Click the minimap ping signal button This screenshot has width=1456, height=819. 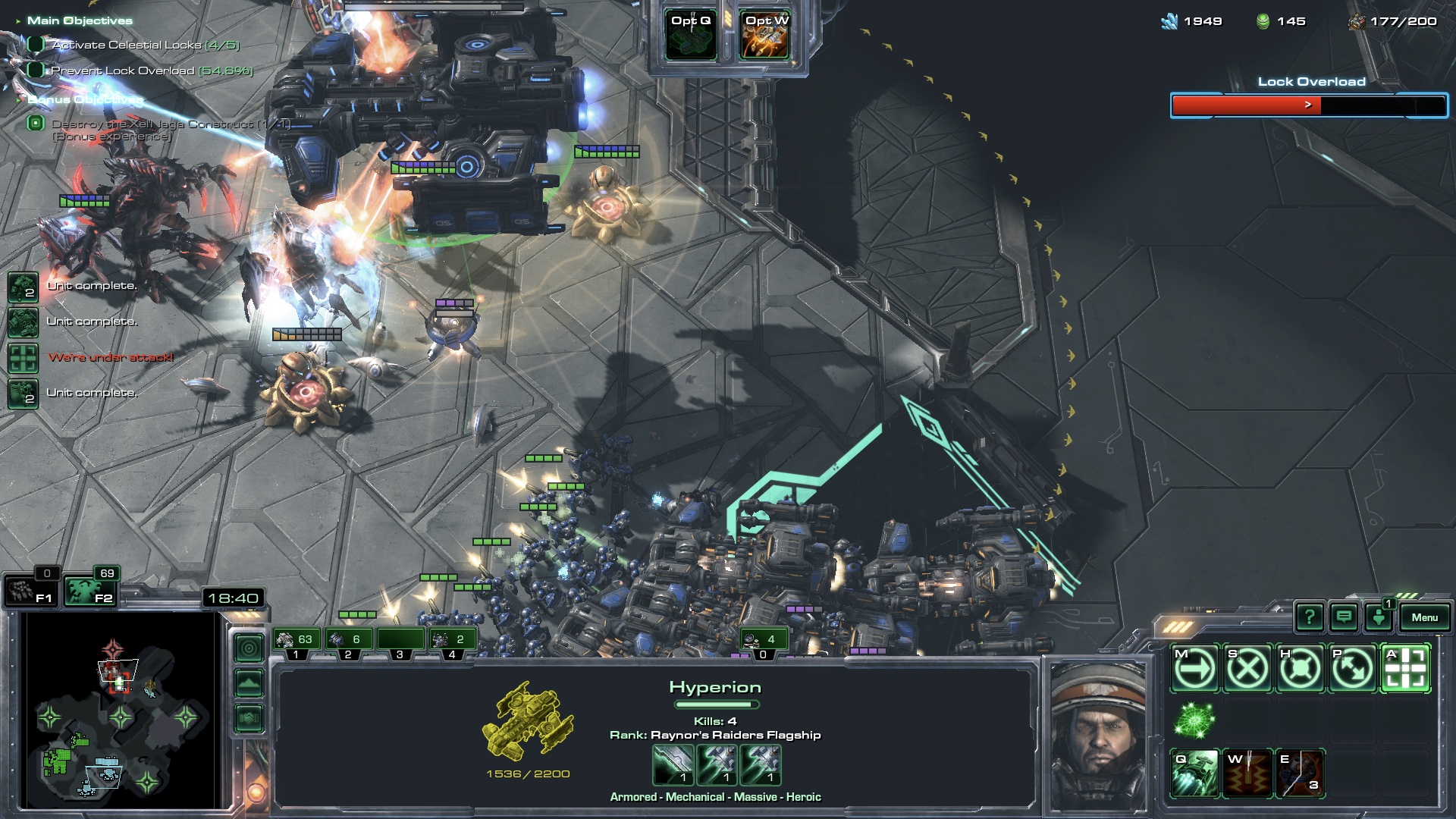tap(249, 648)
